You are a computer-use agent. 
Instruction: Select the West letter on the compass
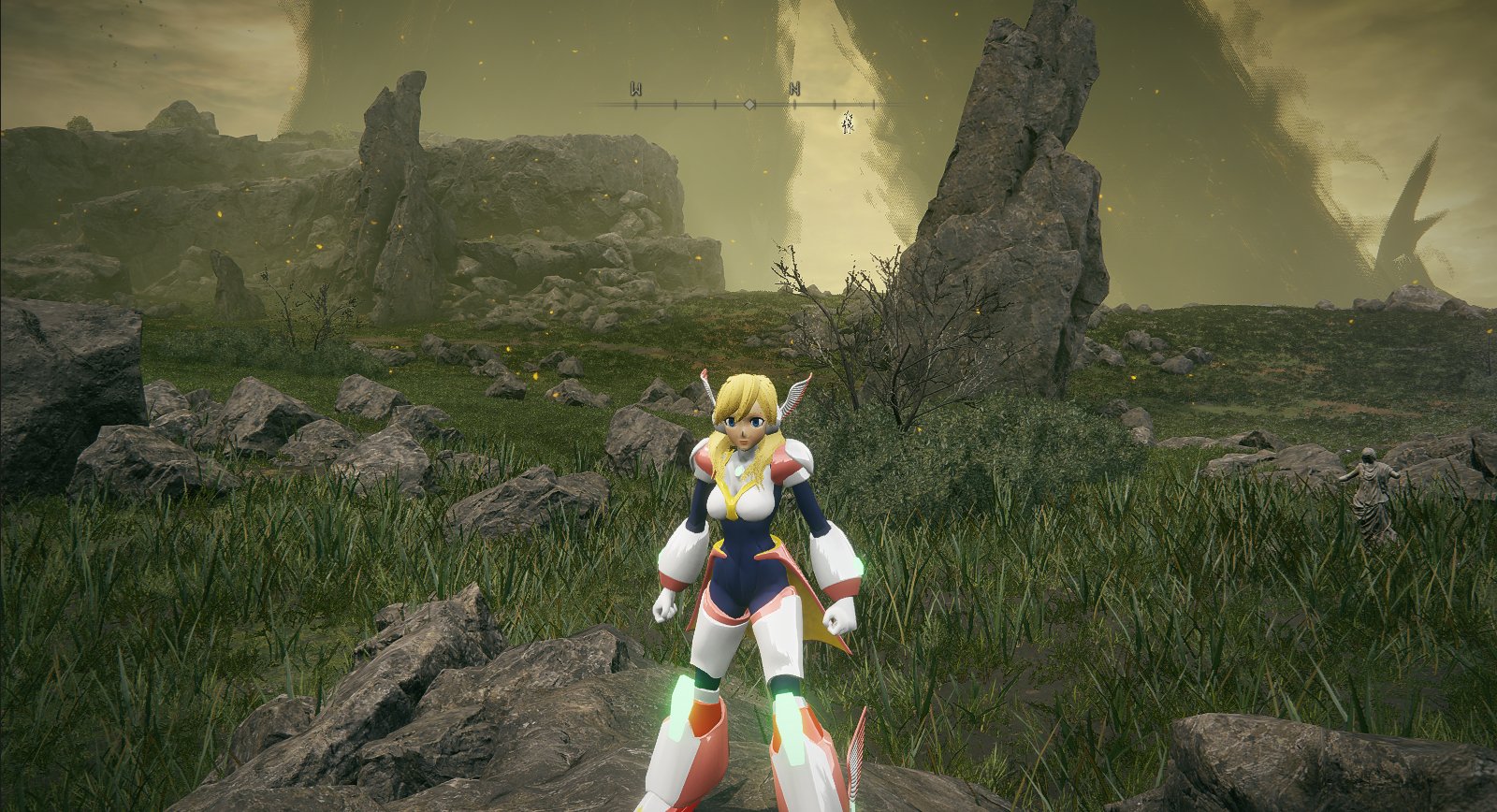tap(636, 90)
